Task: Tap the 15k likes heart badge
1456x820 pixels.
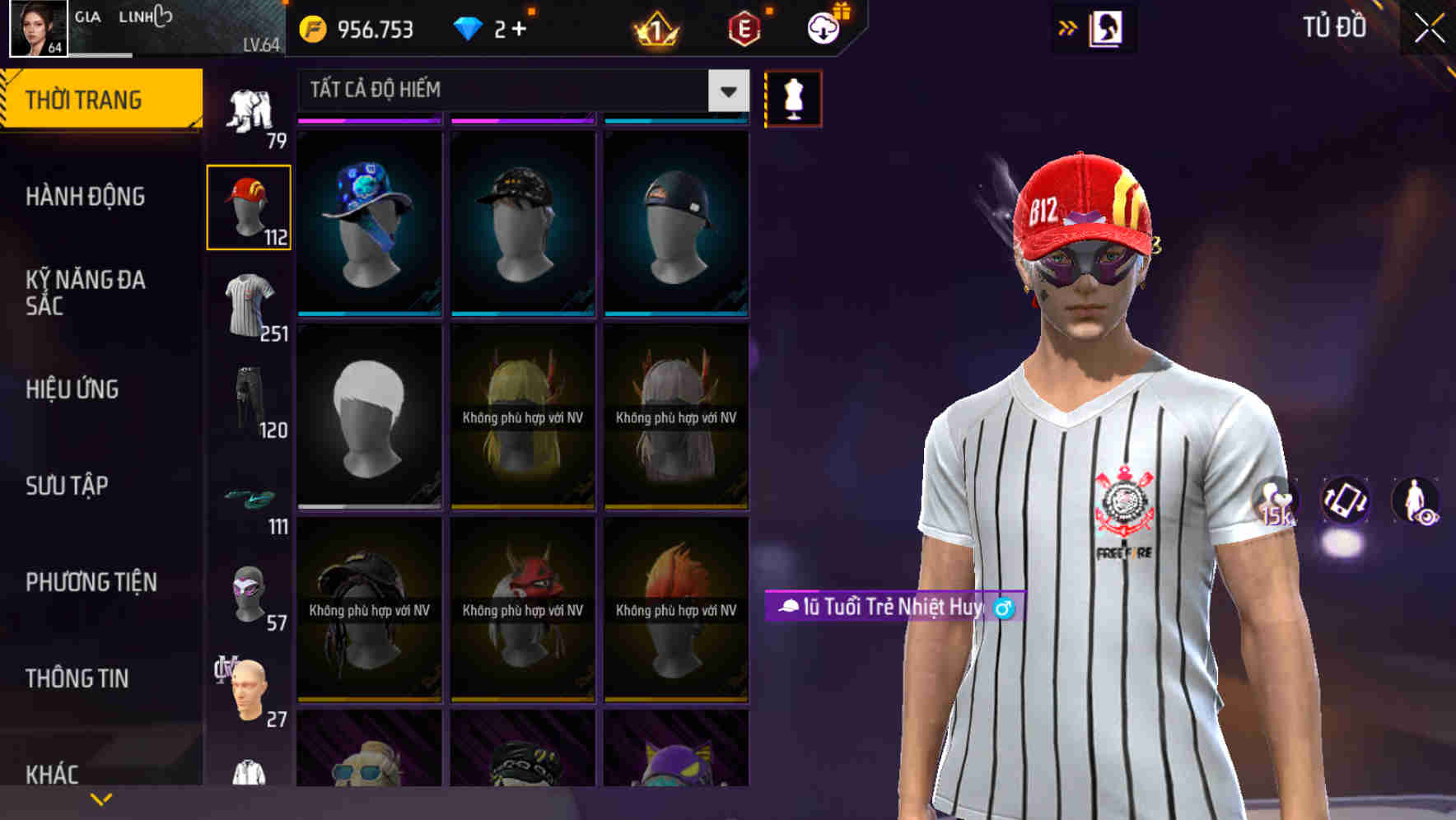Action: 1275,504
